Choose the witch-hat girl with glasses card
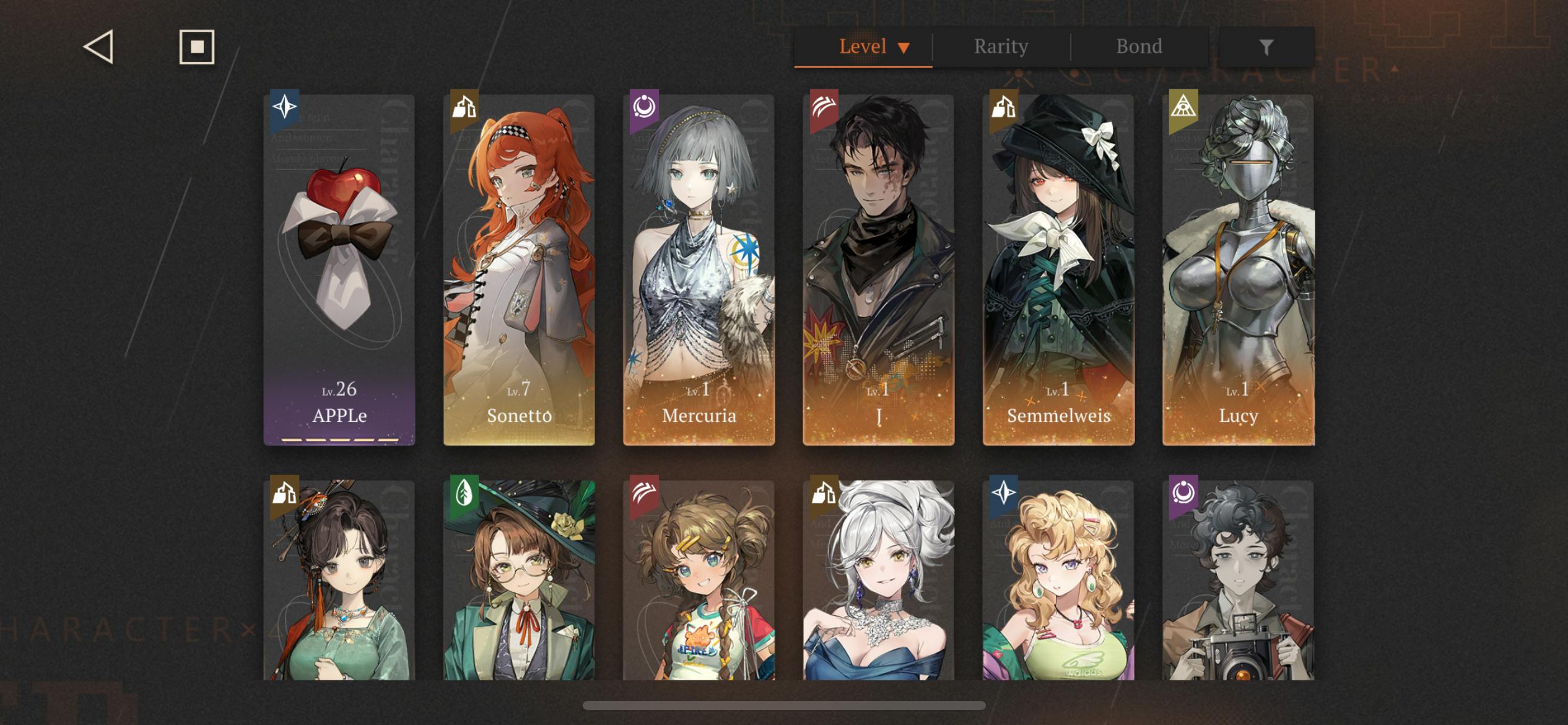This screenshot has height=725, width=1568. [519, 579]
